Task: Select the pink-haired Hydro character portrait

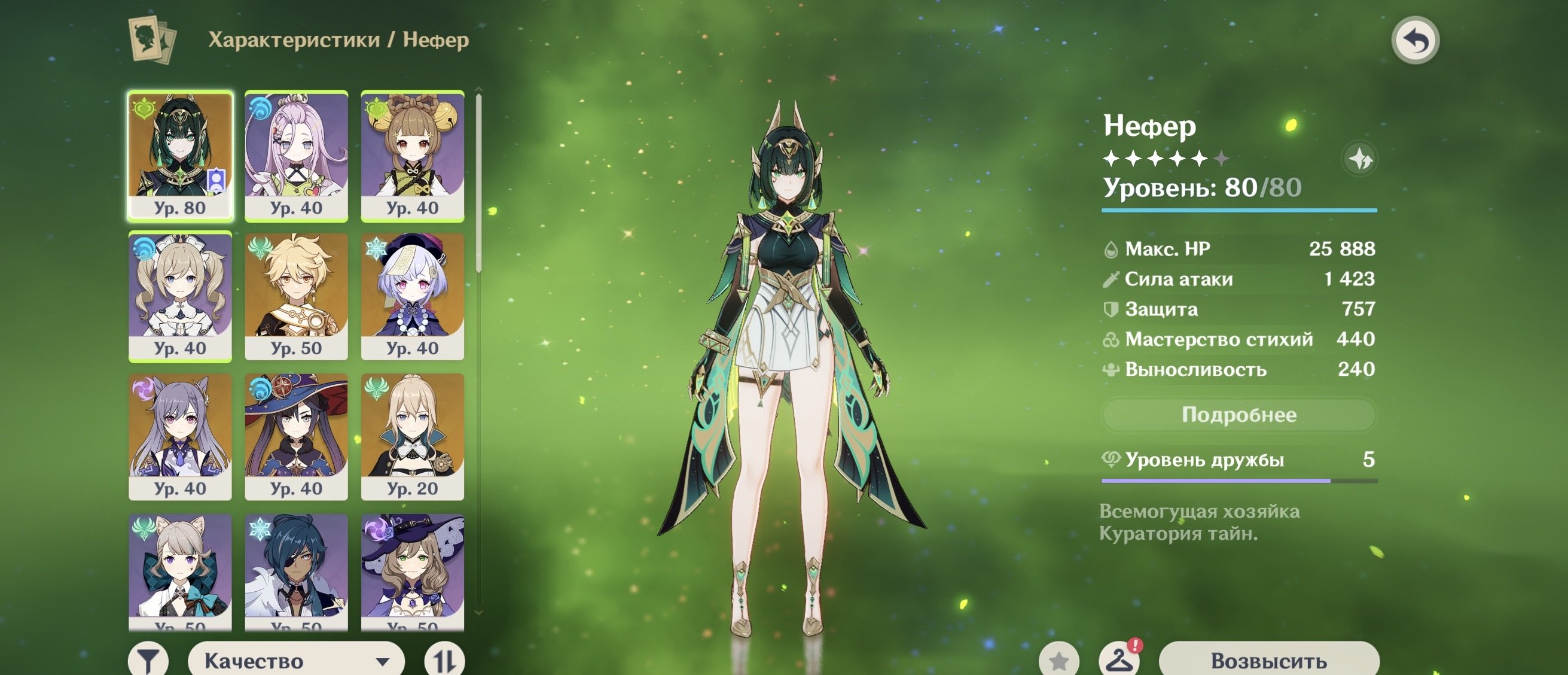Action: tap(297, 155)
